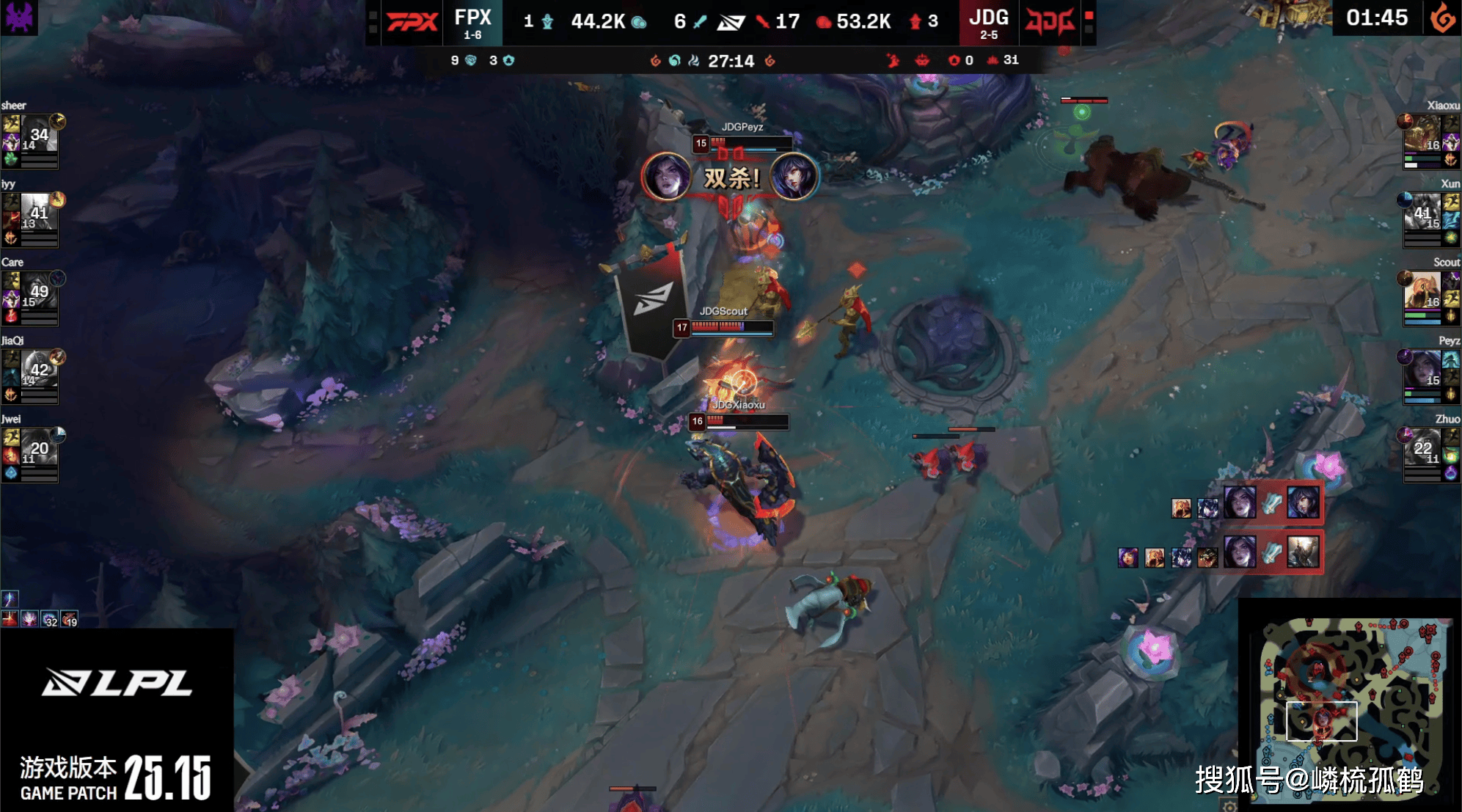Click Scout's champion portrait
The image size is (1462, 812).
point(1423,290)
